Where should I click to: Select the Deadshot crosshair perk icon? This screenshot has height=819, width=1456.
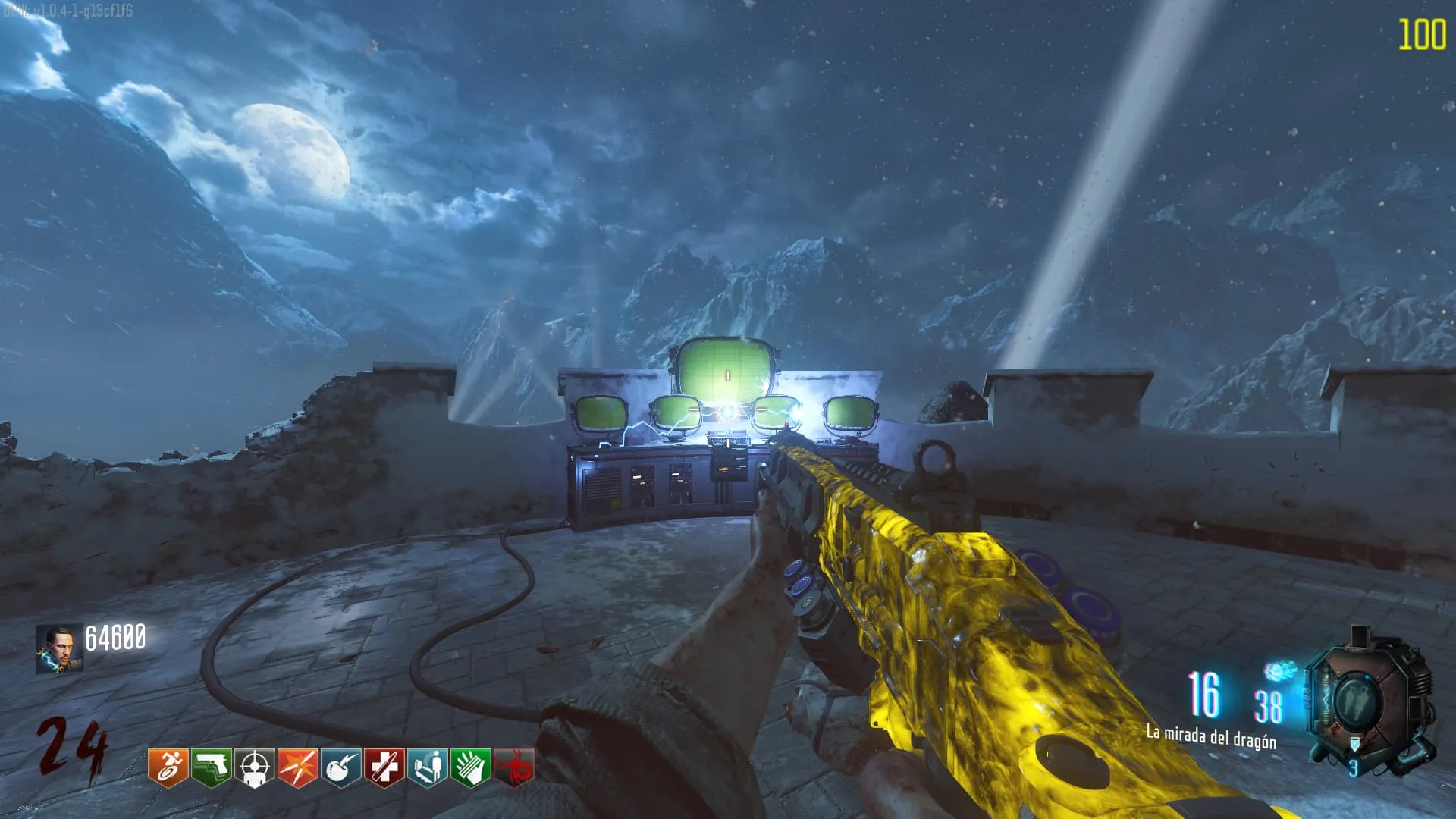(x=255, y=767)
